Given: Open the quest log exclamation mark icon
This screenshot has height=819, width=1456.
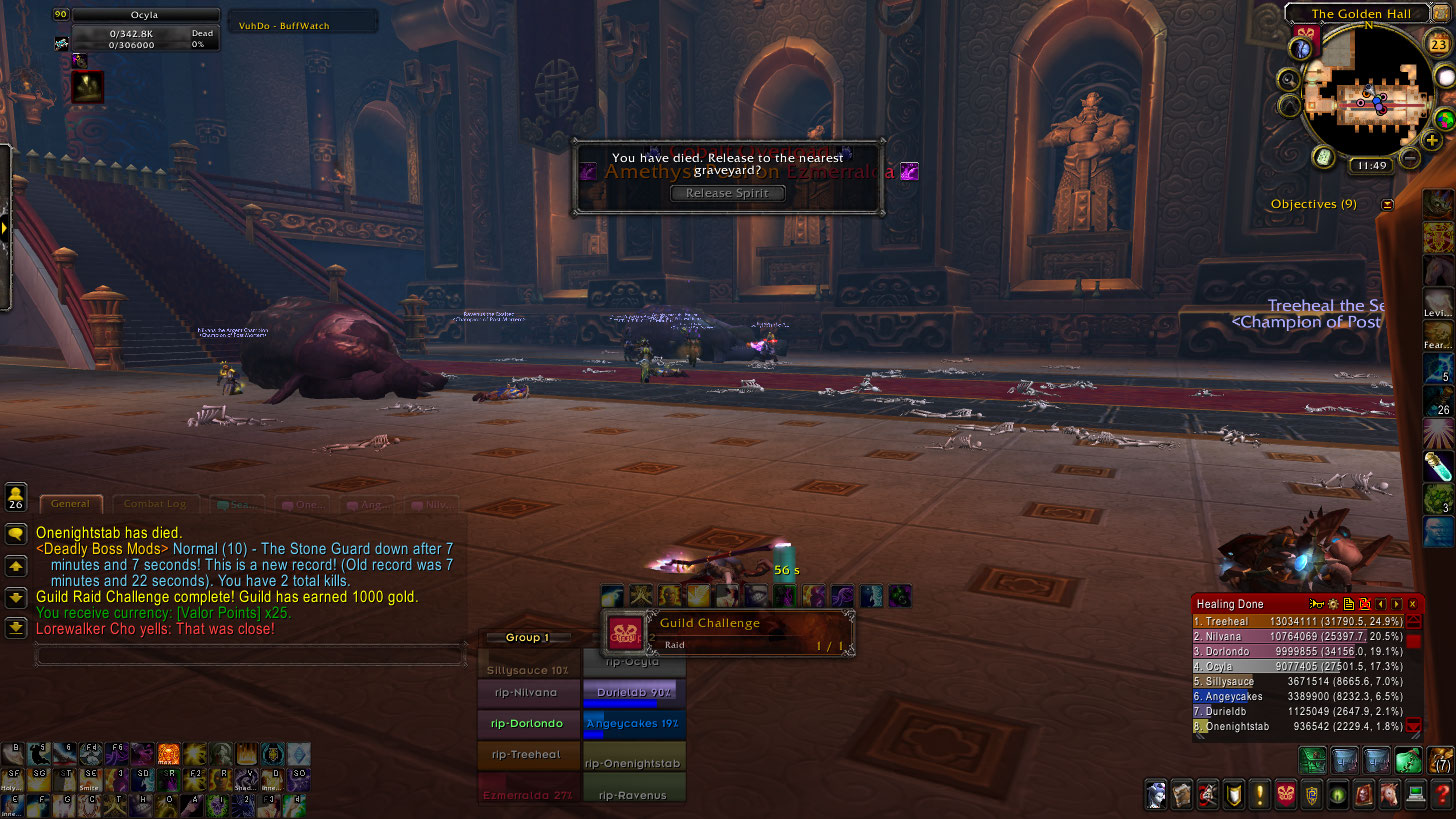Looking at the screenshot, I should tap(1259, 795).
